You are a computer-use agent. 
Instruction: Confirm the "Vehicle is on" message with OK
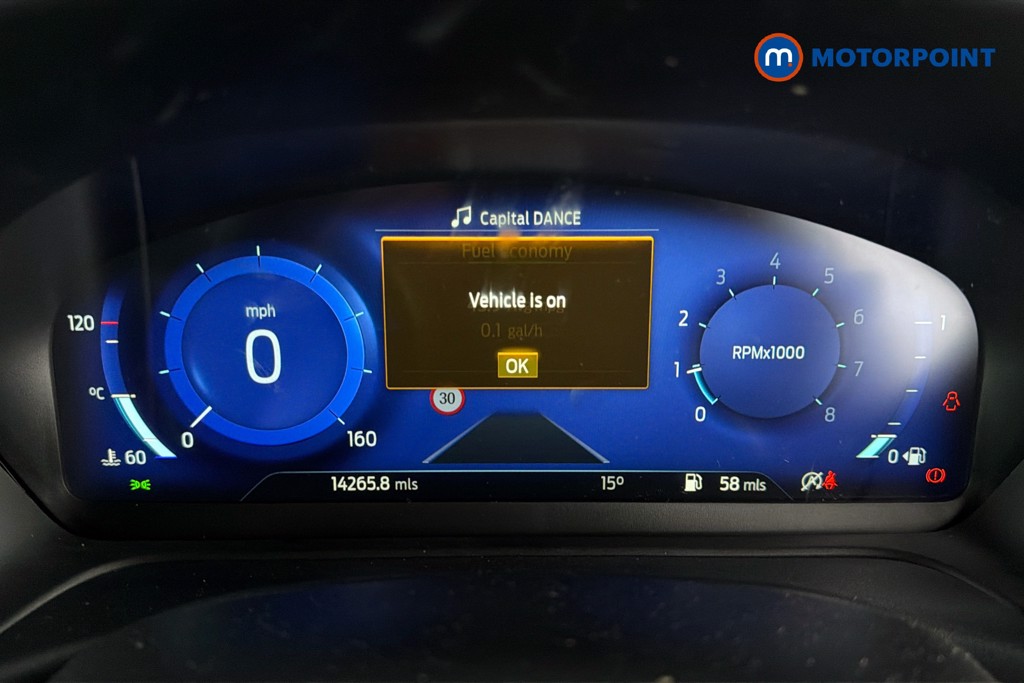[517, 365]
